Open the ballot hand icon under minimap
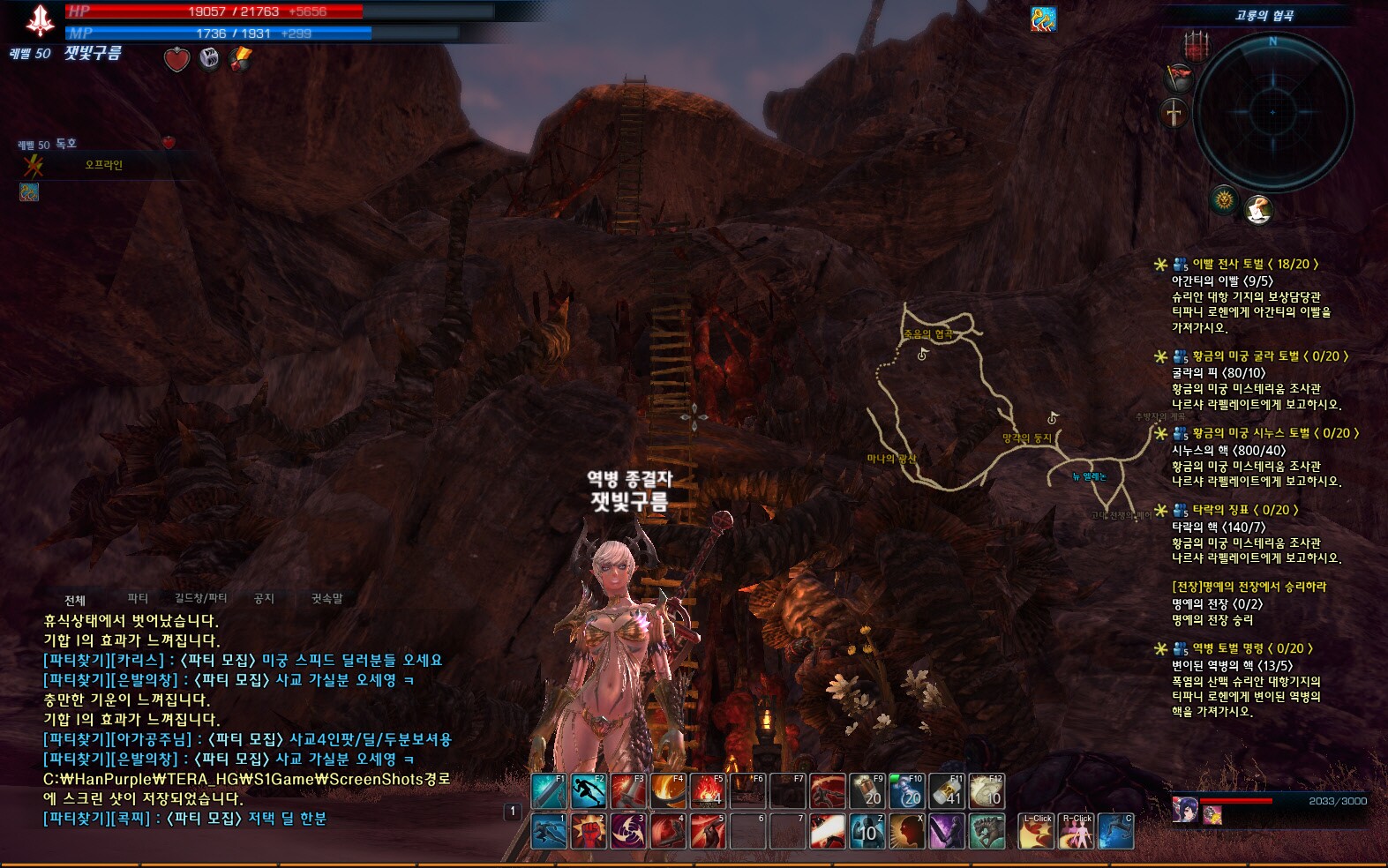1388x868 pixels. pos(1257,210)
